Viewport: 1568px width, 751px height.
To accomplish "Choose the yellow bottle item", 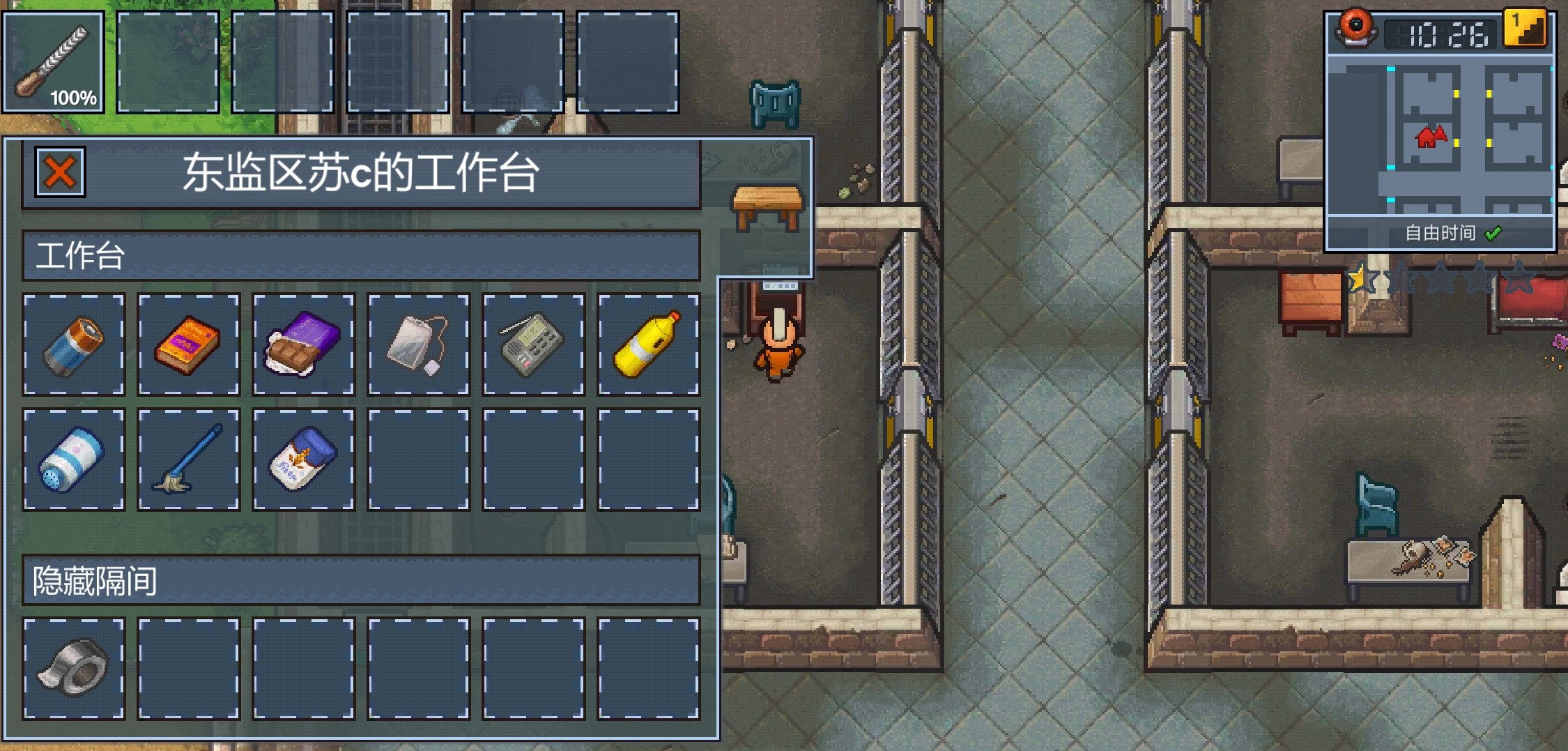I will (x=648, y=344).
